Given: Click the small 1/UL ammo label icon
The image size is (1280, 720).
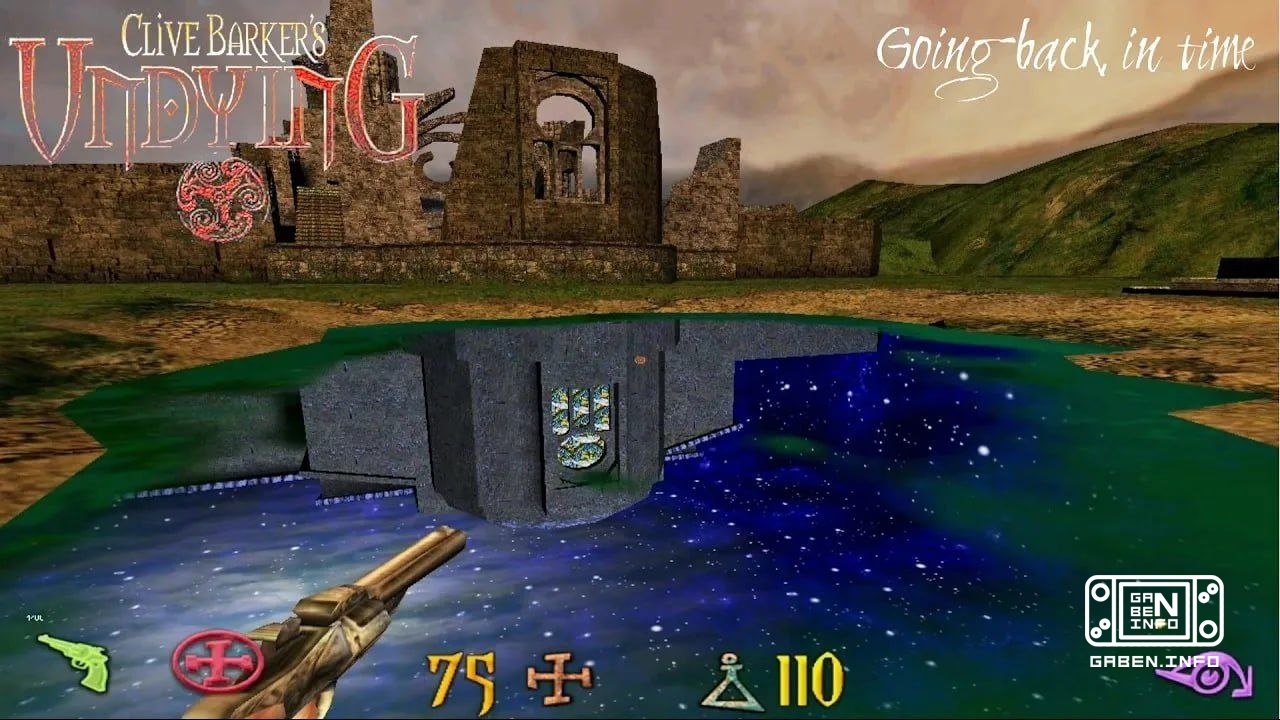Looking at the screenshot, I should [36, 619].
